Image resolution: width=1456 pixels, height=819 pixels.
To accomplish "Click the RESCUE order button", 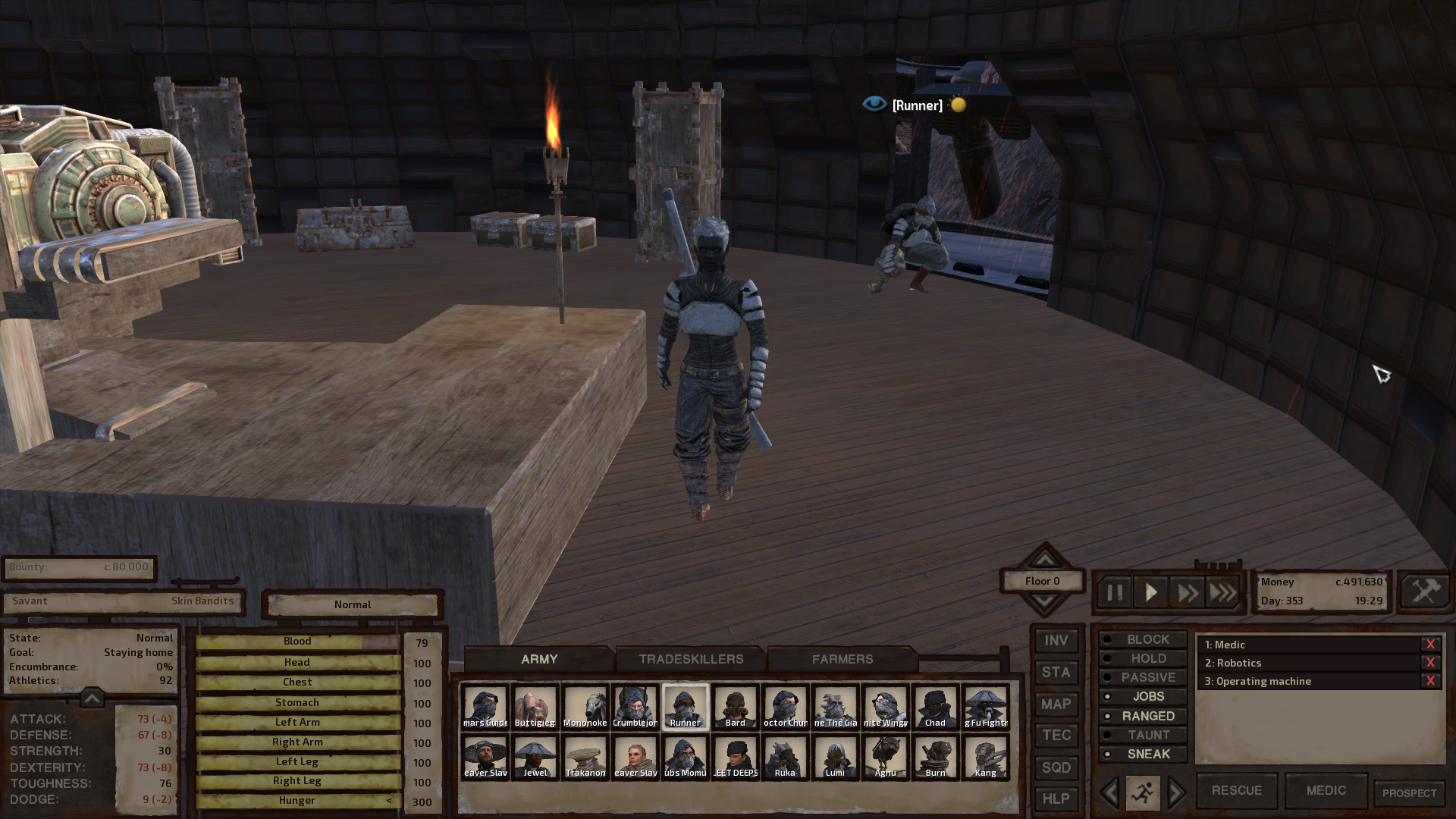I will click(1236, 790).
